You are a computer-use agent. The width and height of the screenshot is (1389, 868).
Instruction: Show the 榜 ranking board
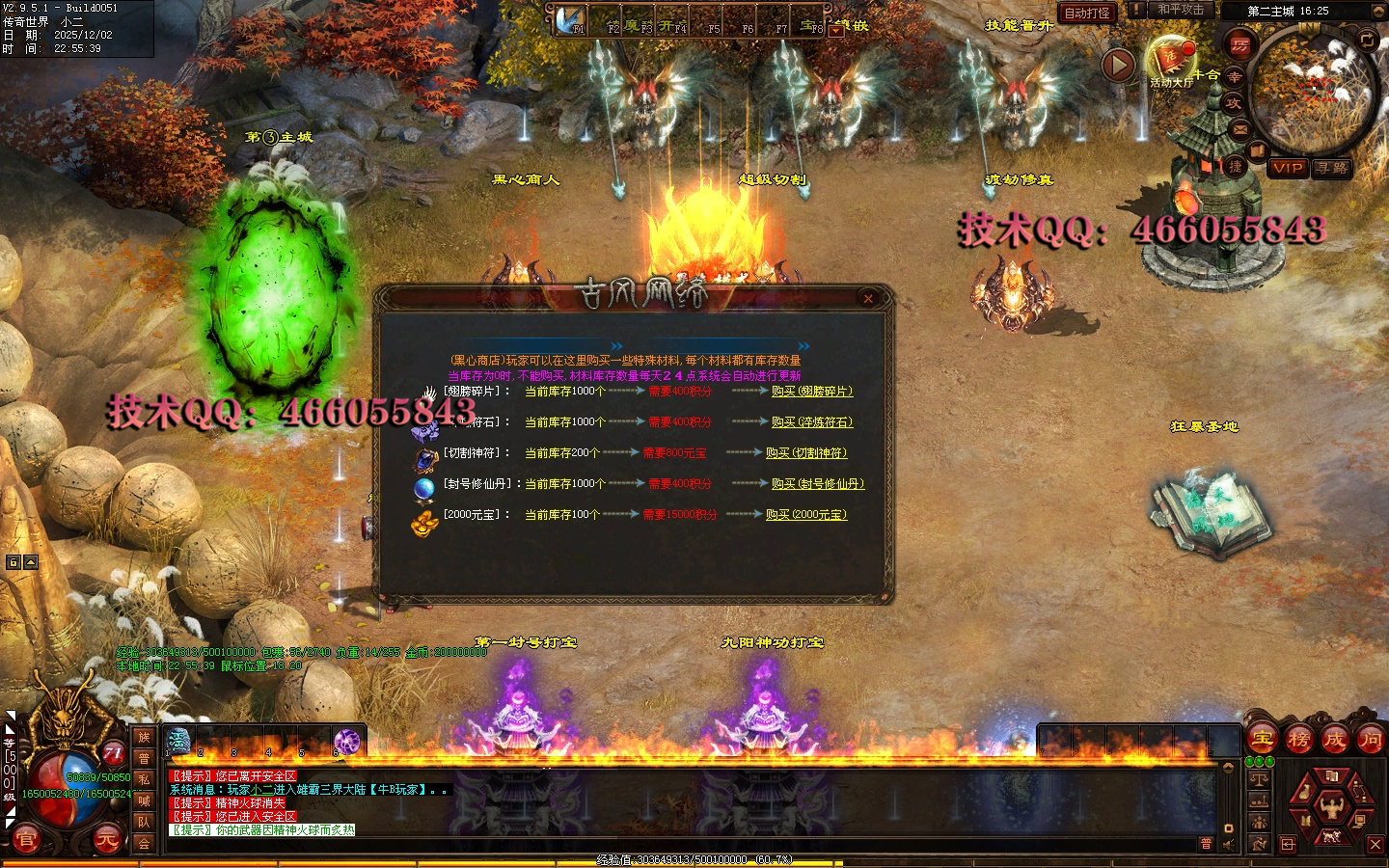1298,741
